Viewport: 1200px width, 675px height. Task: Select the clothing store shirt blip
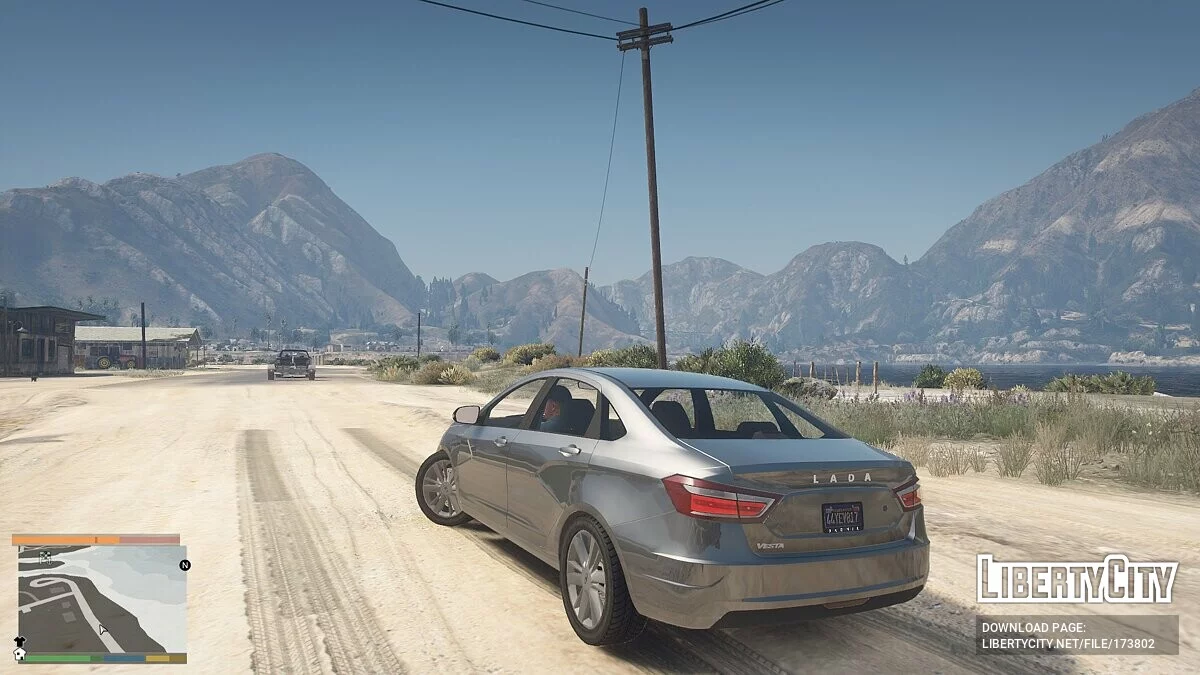(19, 640)
